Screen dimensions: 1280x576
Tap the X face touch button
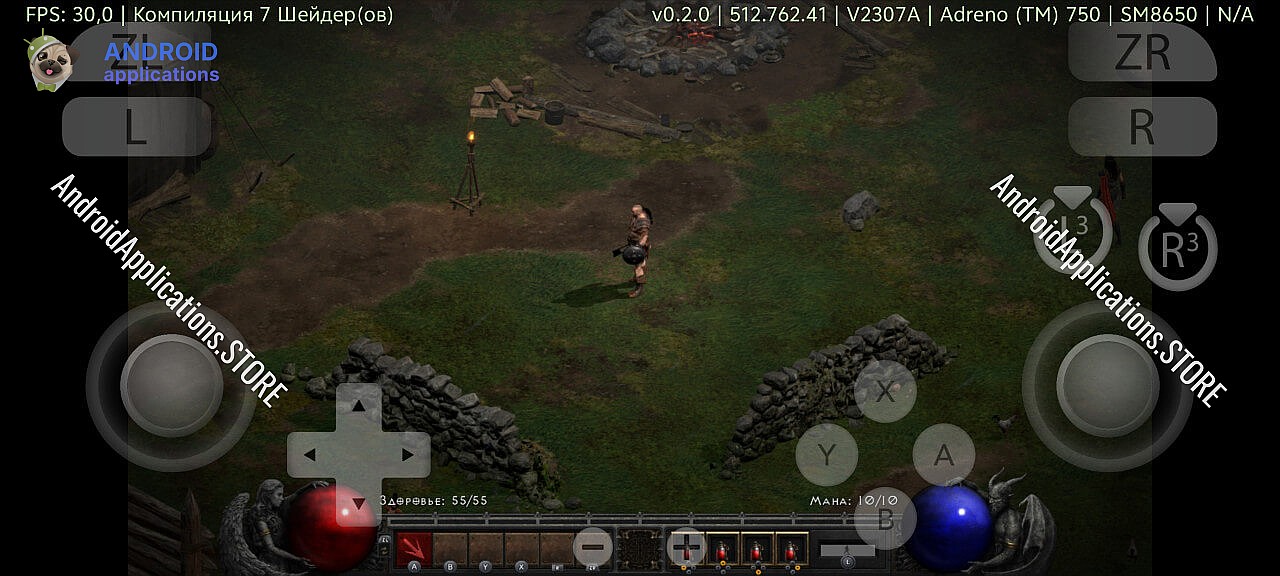coord(885,391)
